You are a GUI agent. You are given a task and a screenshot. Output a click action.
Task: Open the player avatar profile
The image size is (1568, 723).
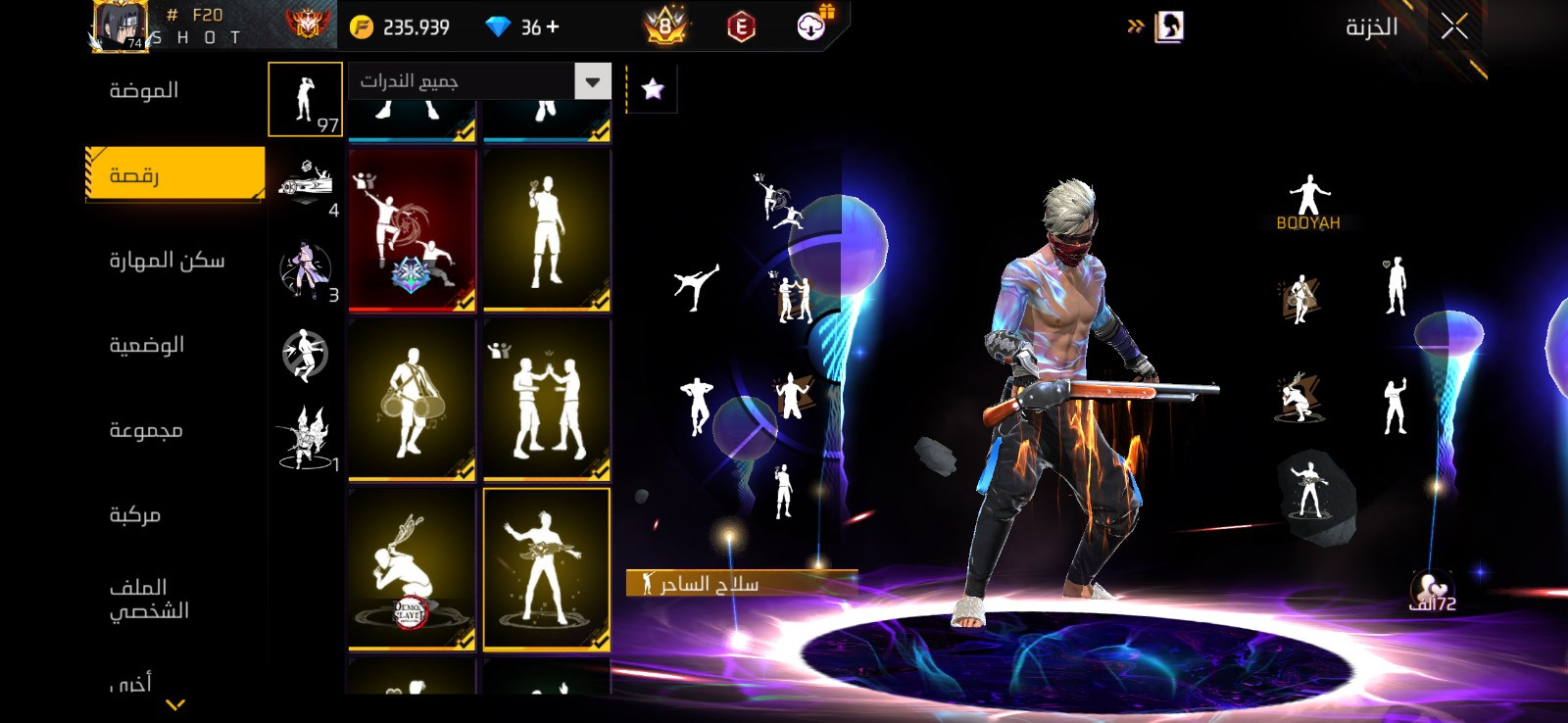(x=120, y=25)
